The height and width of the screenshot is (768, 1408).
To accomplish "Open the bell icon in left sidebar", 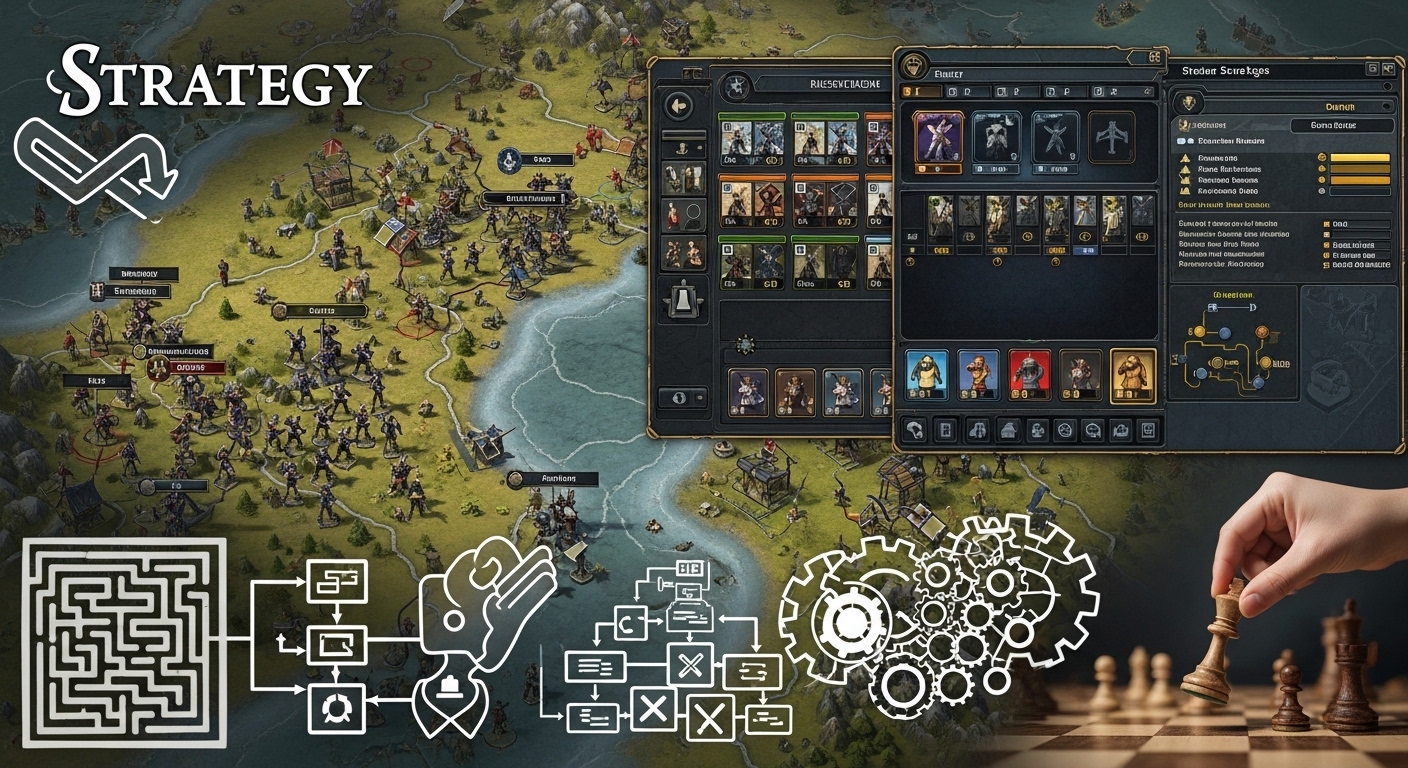I will (681, 298).
